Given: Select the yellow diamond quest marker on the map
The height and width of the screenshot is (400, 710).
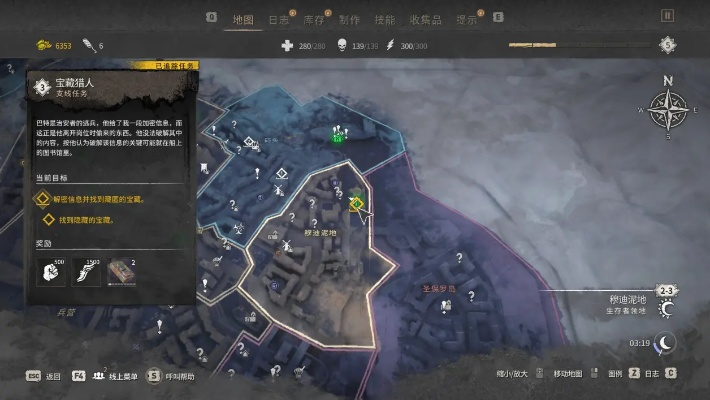Looking at the screenshot, I should (x=356, y=203).
